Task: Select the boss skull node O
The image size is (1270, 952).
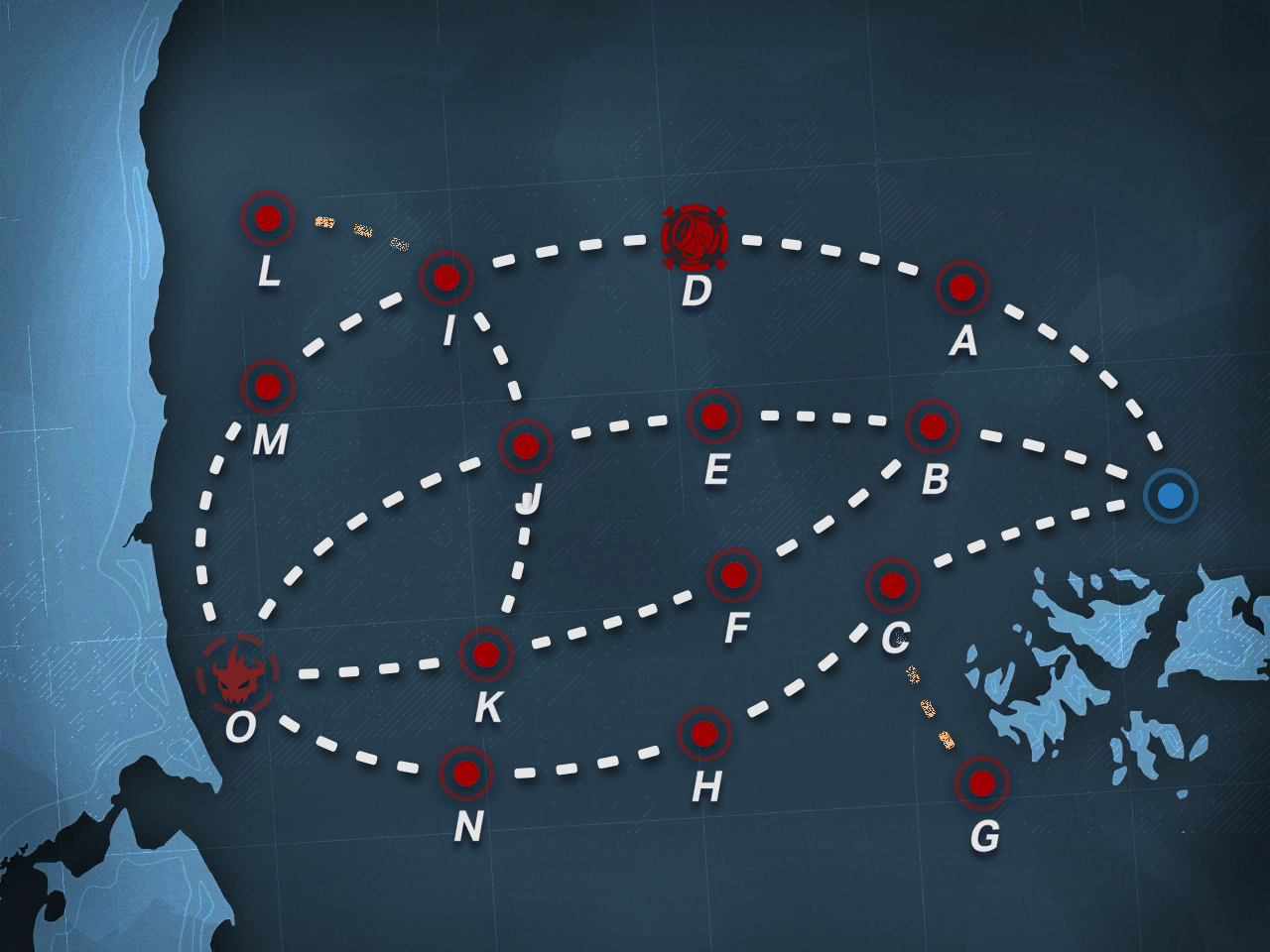Action: (238, 674)
